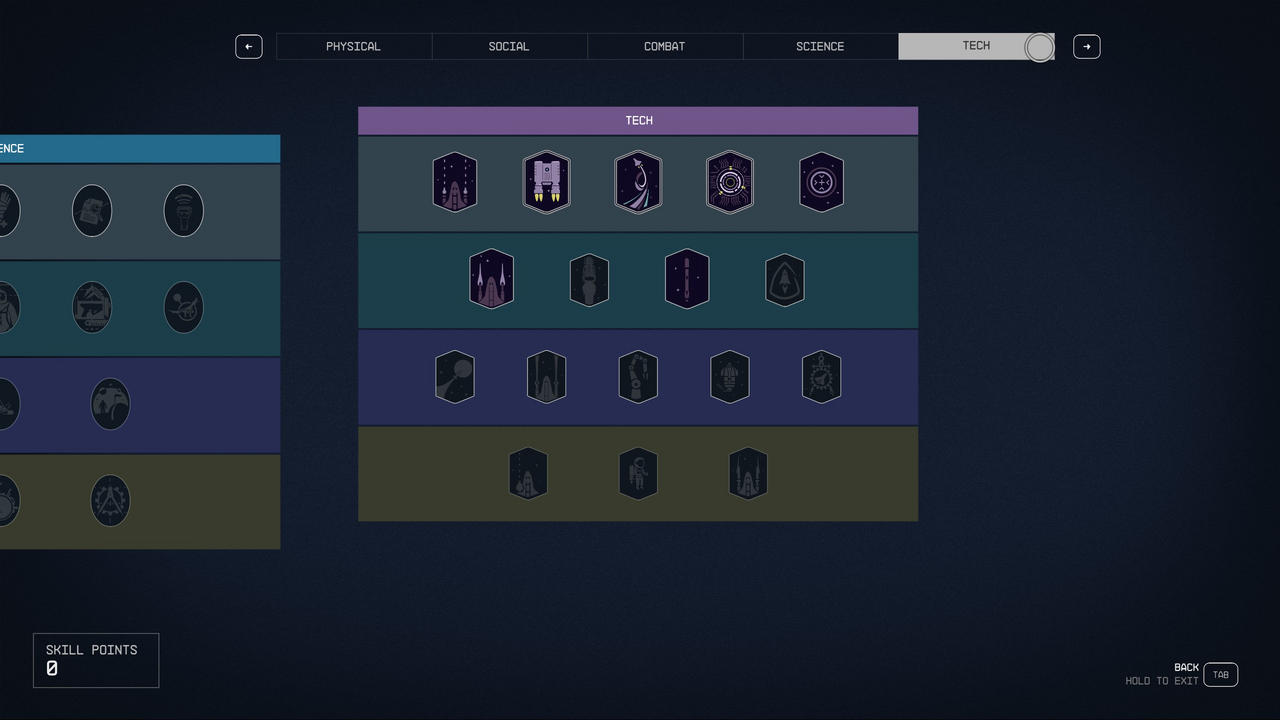The image size is (1280, 720).
Task: Switch to the SOCIAL tab
Action: (x=509, y=46)
